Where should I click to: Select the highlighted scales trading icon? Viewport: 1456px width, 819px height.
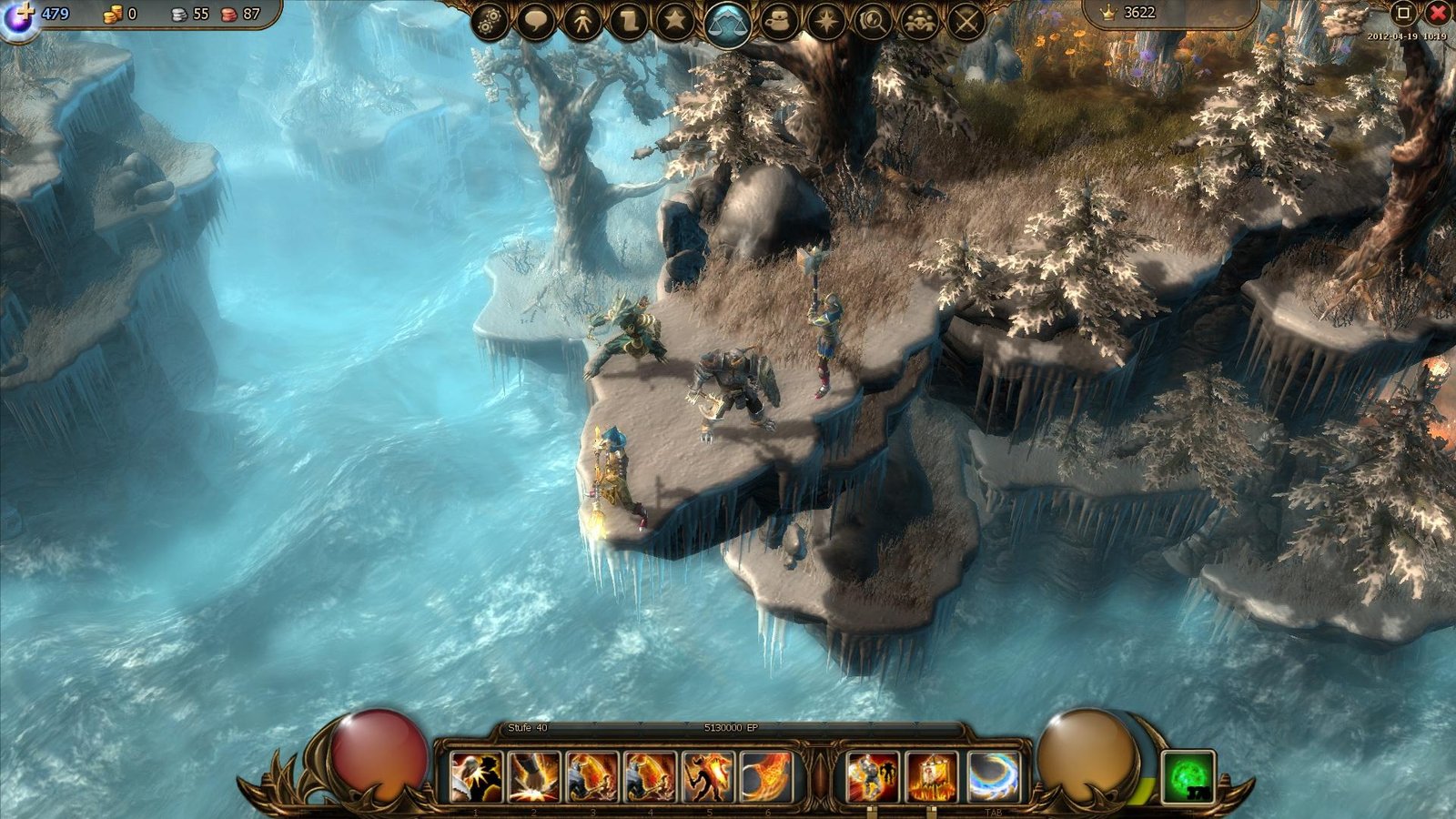coord(726,20)
